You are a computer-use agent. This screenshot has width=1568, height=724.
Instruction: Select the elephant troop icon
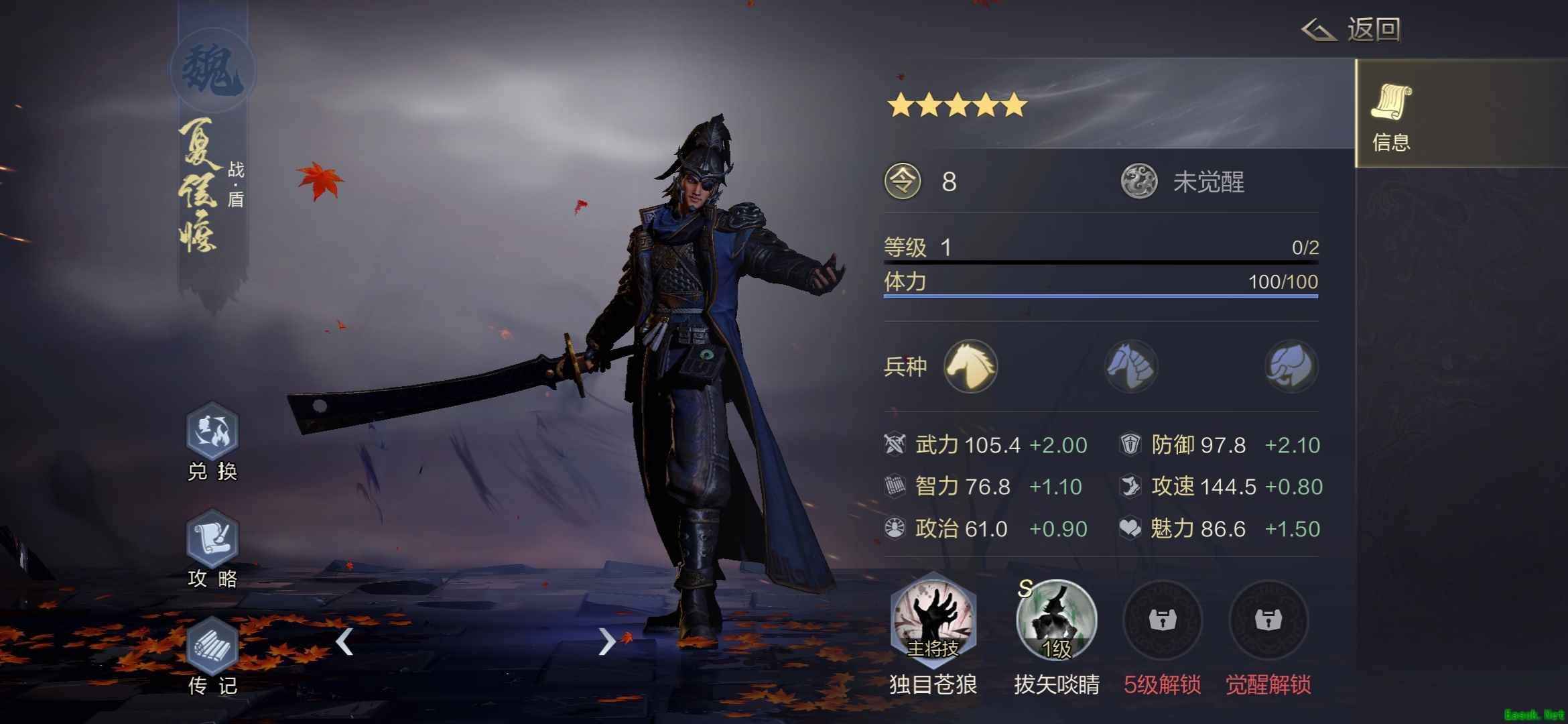[x=1291, y=366]
